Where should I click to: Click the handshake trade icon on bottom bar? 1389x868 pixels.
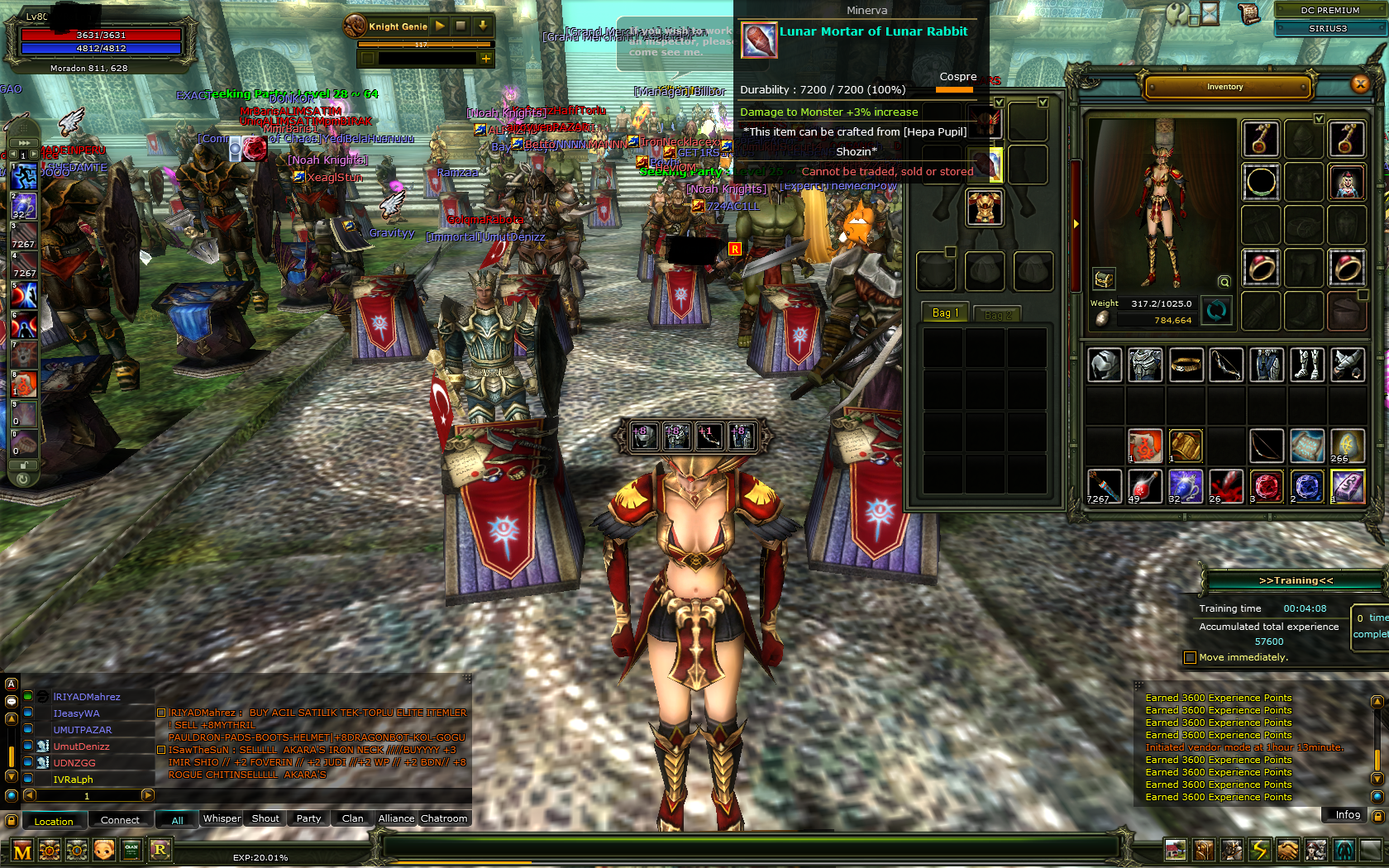coord(1287,849)
